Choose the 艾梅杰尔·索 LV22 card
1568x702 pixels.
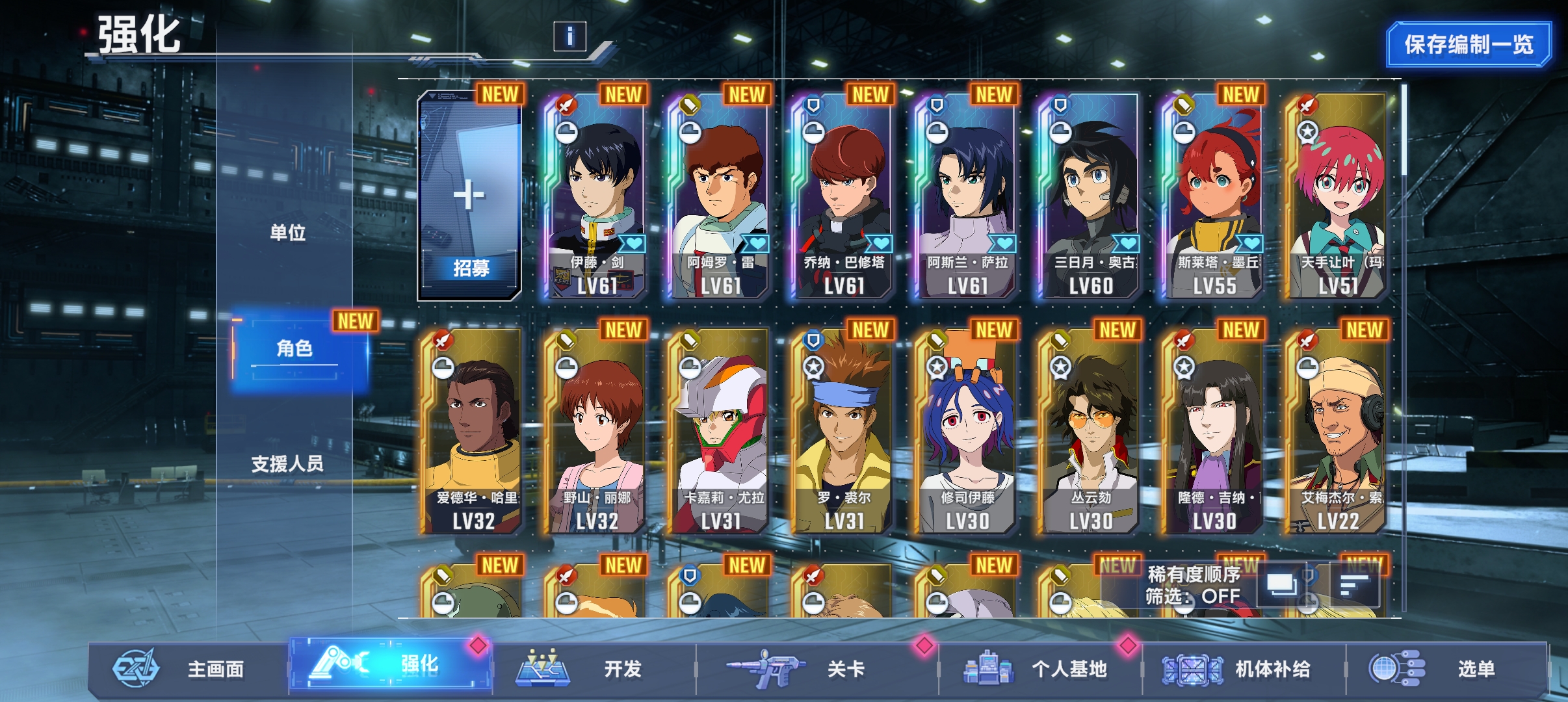pyautogui.click(x=1337, y=432)
